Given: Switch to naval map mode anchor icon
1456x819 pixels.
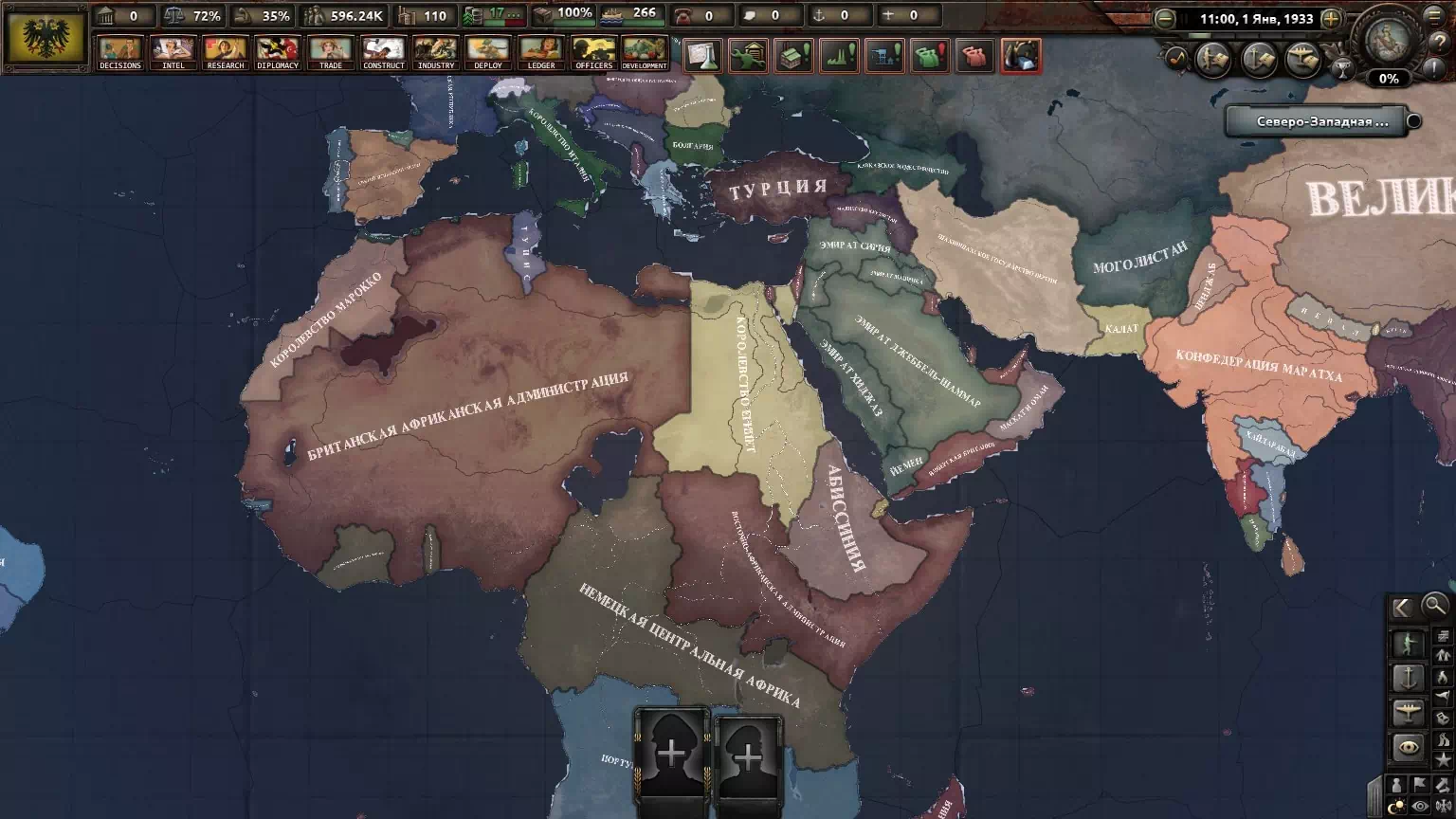Looking at the screenshot, I should 1408,678.
